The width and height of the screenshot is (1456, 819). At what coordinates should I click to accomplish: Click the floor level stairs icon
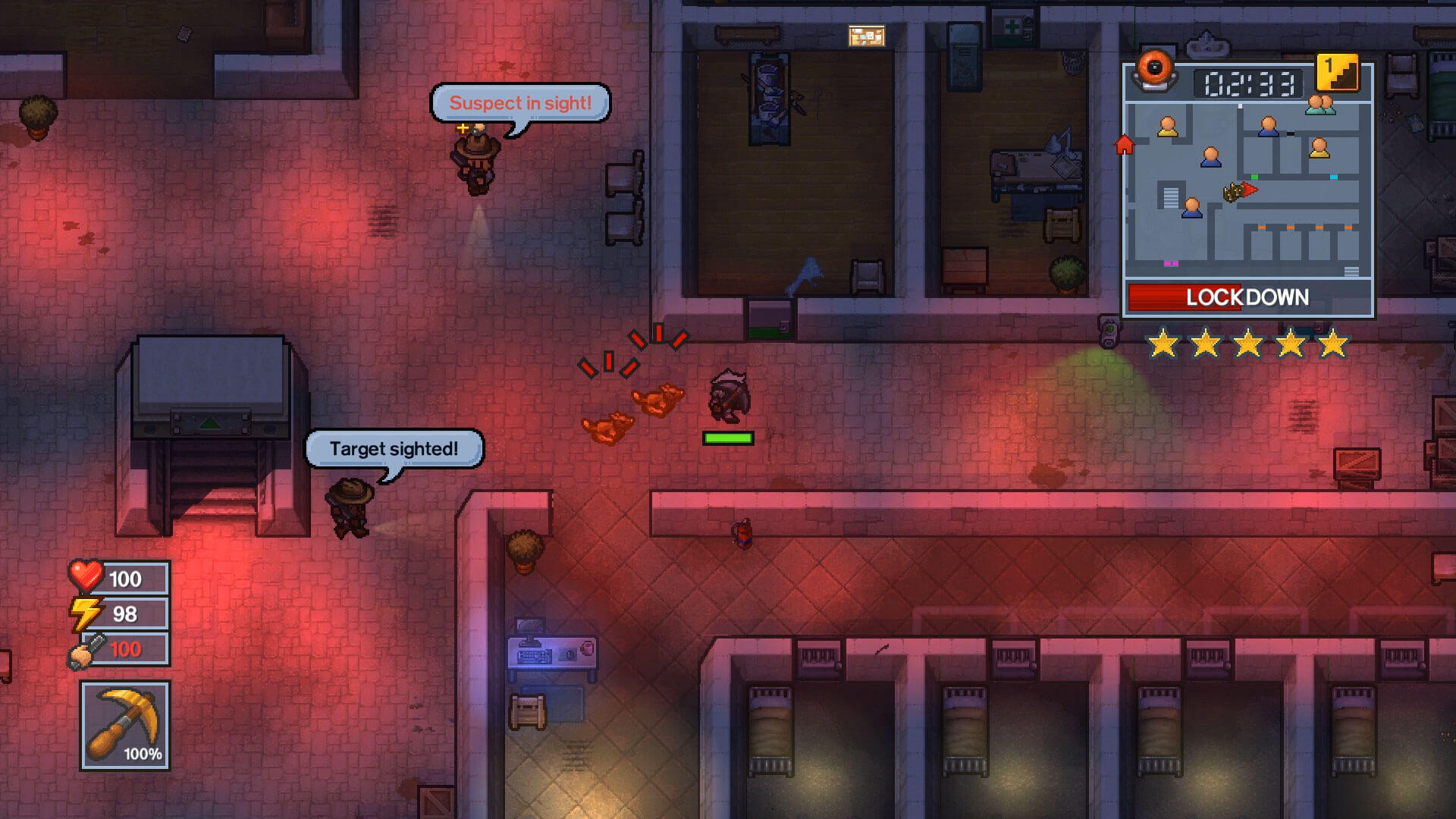tap(1338, 74)
